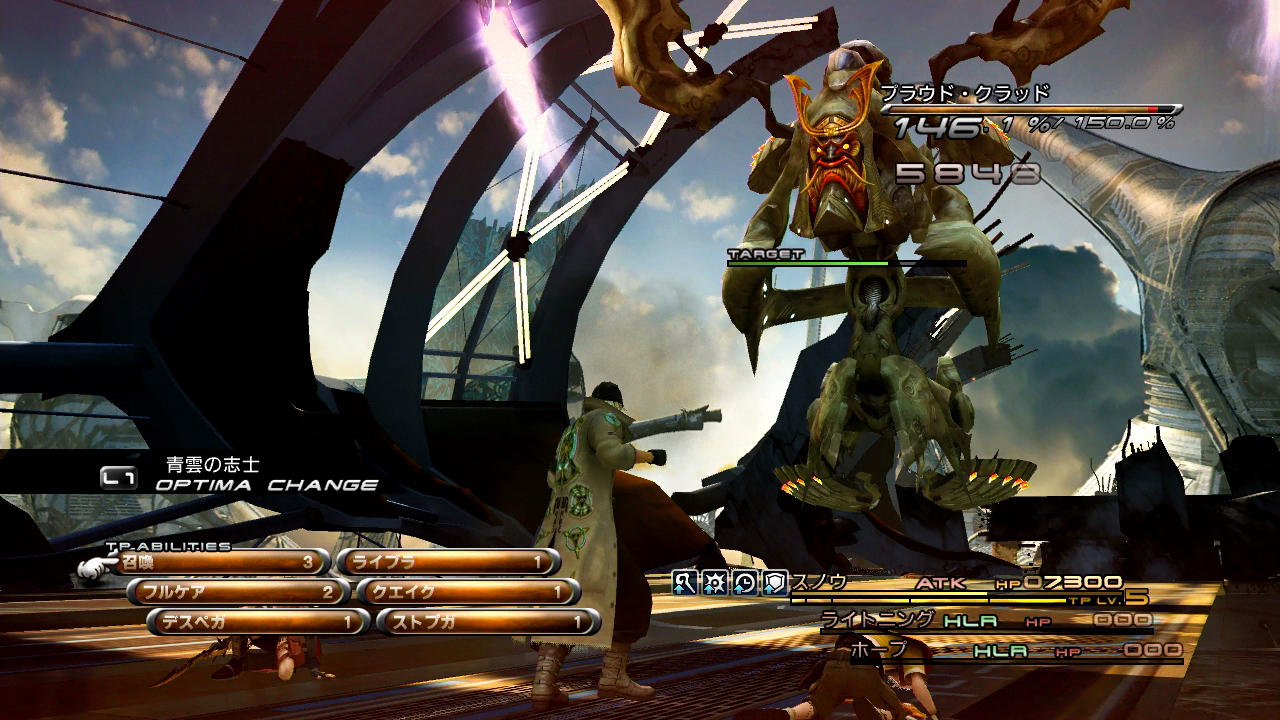Click Snow's shield-shaped protect status icon
This screenshot has height=720, width=1280.
click(x=775, y=583)
